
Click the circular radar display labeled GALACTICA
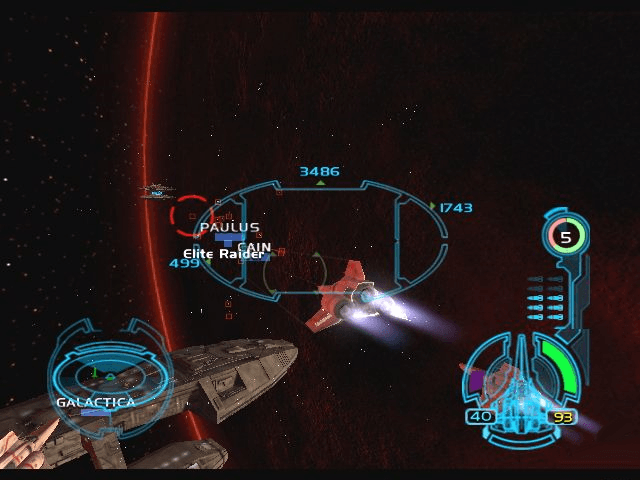(108, 375)
